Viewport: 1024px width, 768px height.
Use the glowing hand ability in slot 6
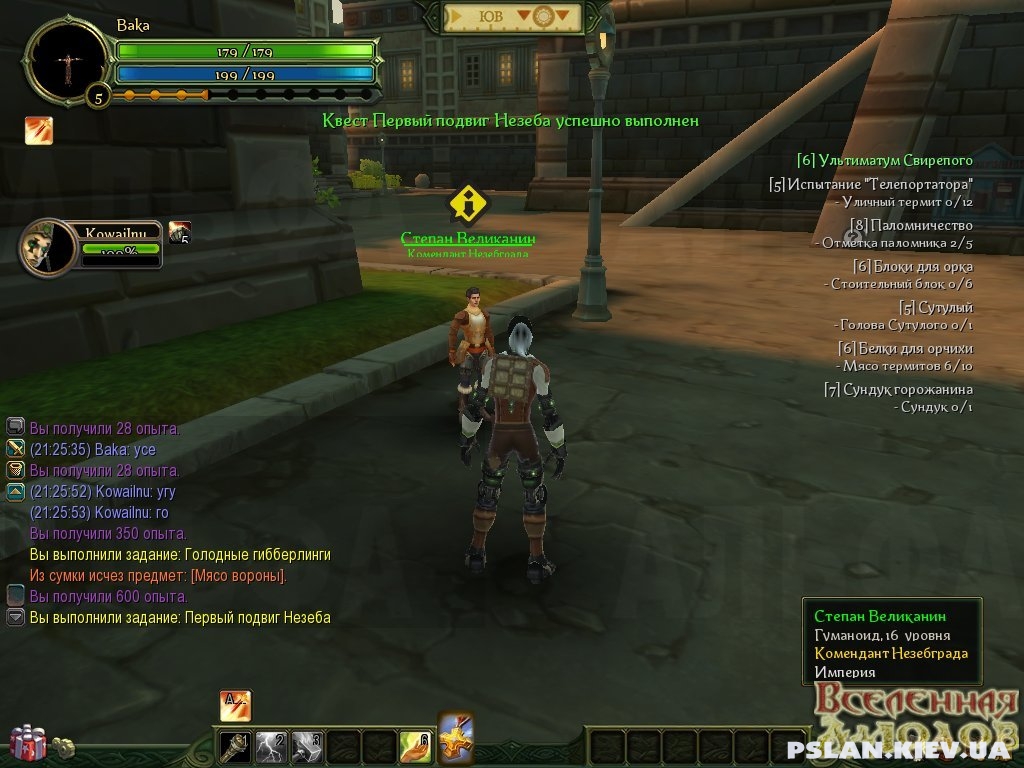click(415, 746)
